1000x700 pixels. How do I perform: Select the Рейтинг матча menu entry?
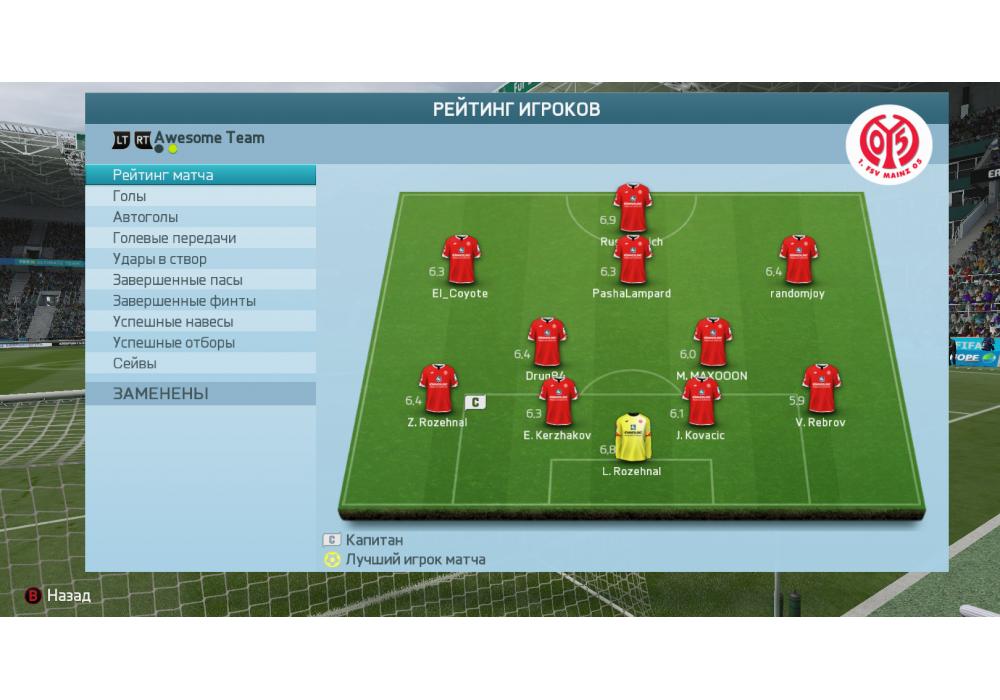[x=200, y=176]
